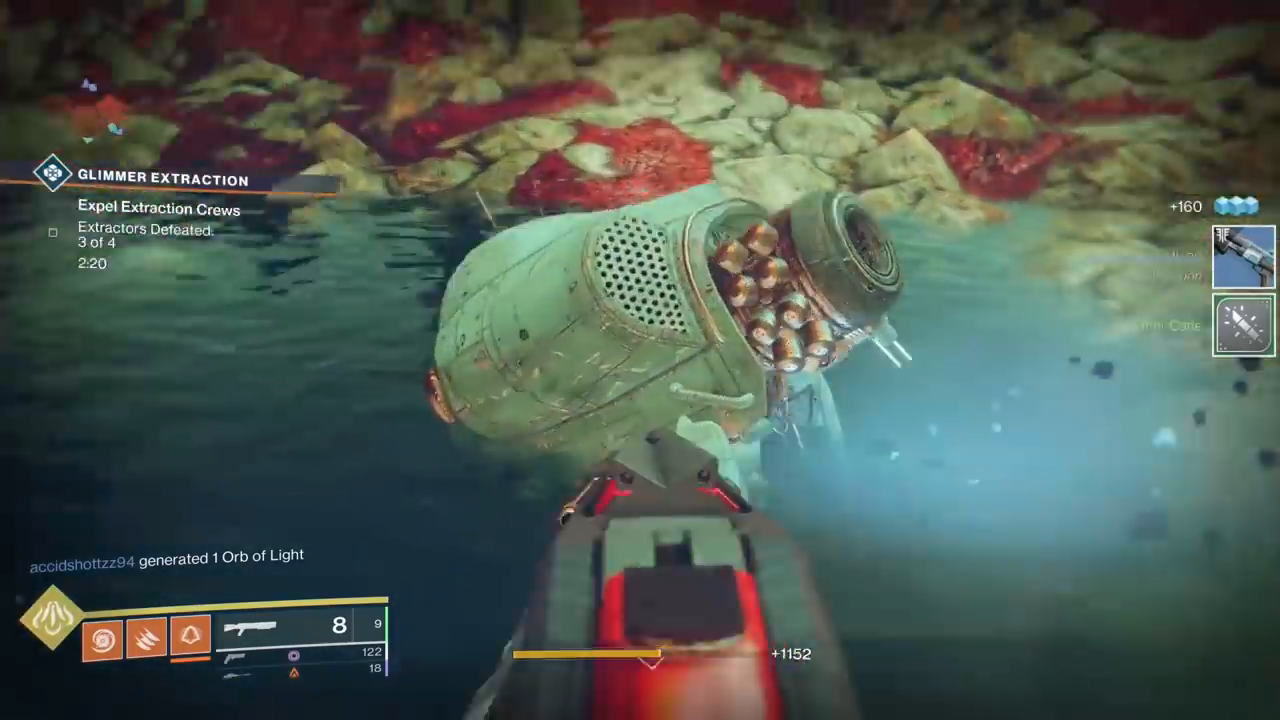The height and width of the screenshot is (720, 1280).
Task: Select the Expel Extraction Crews objective
Action: click(159, 209)
